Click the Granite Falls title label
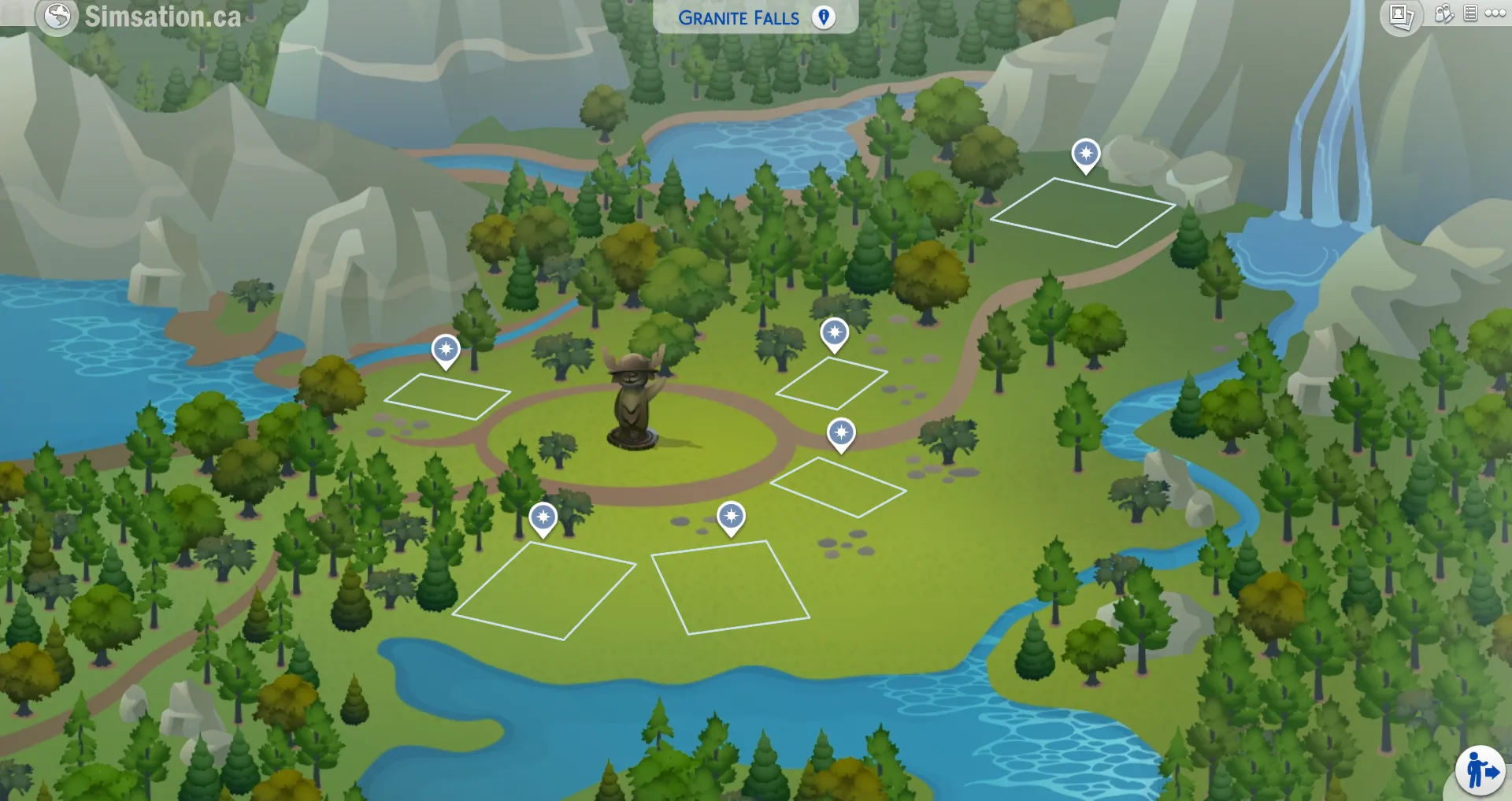1512x801 pixels. pos(739,17)
